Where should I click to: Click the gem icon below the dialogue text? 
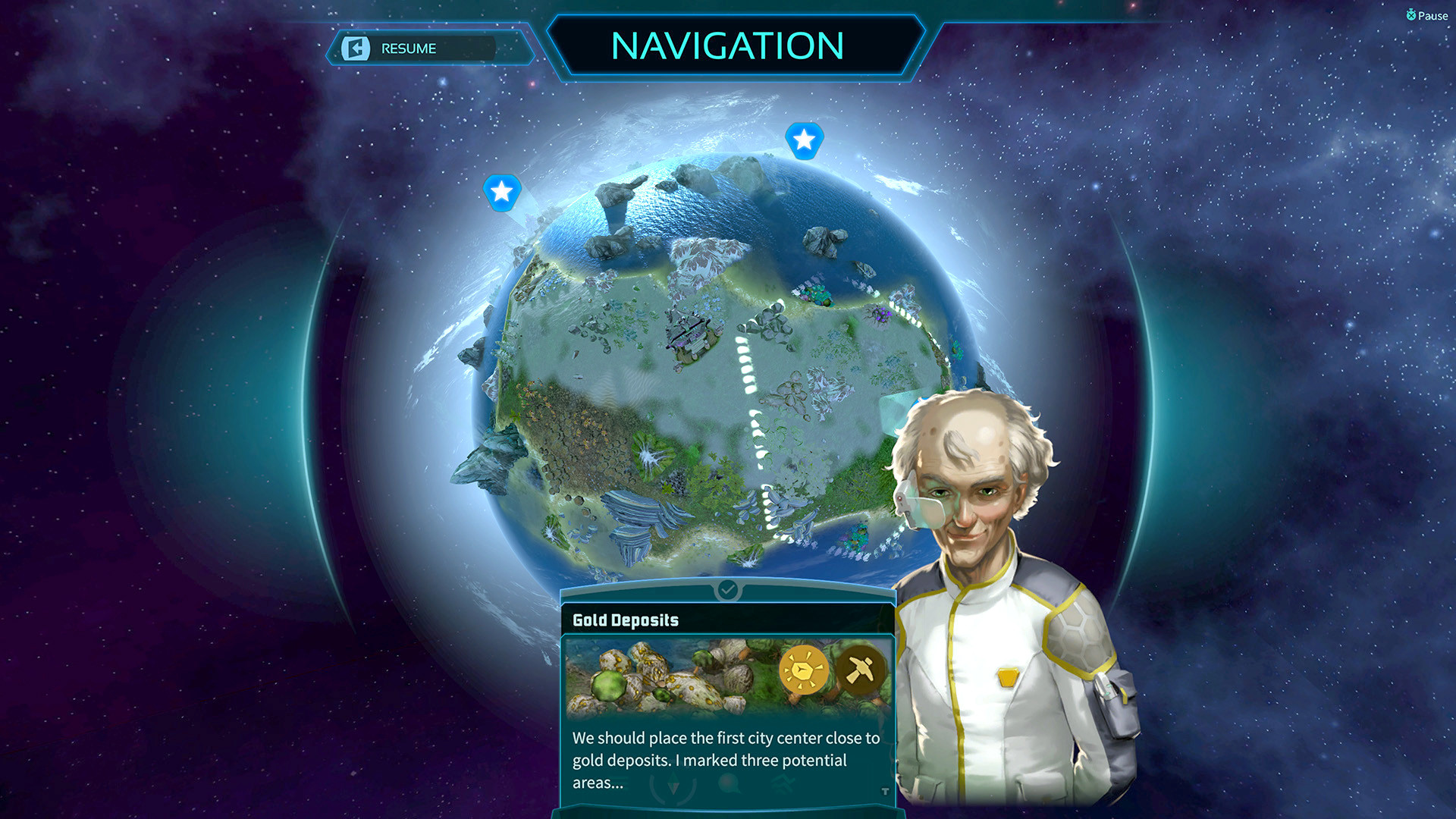tap(674, 782)
